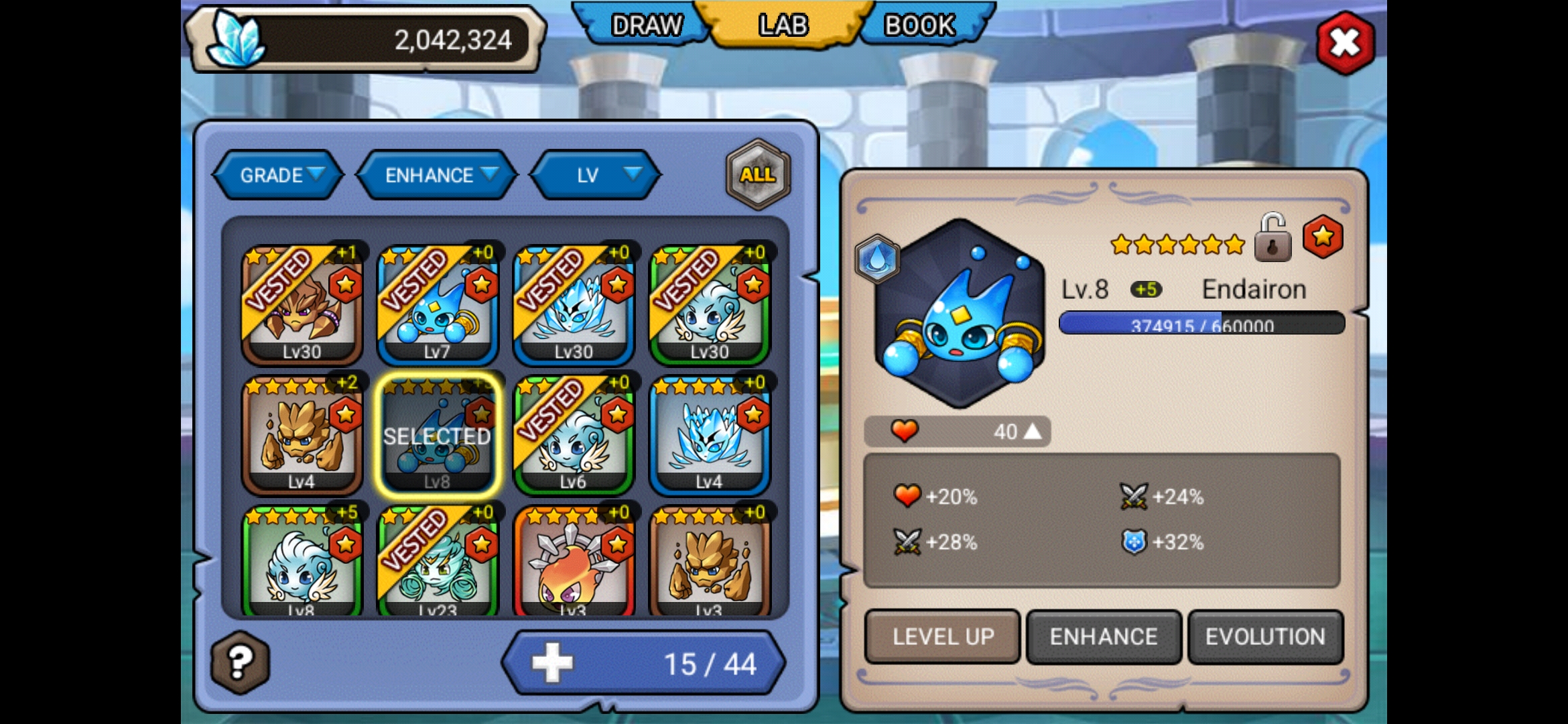Expand storage with the plus button

point(553,663)
